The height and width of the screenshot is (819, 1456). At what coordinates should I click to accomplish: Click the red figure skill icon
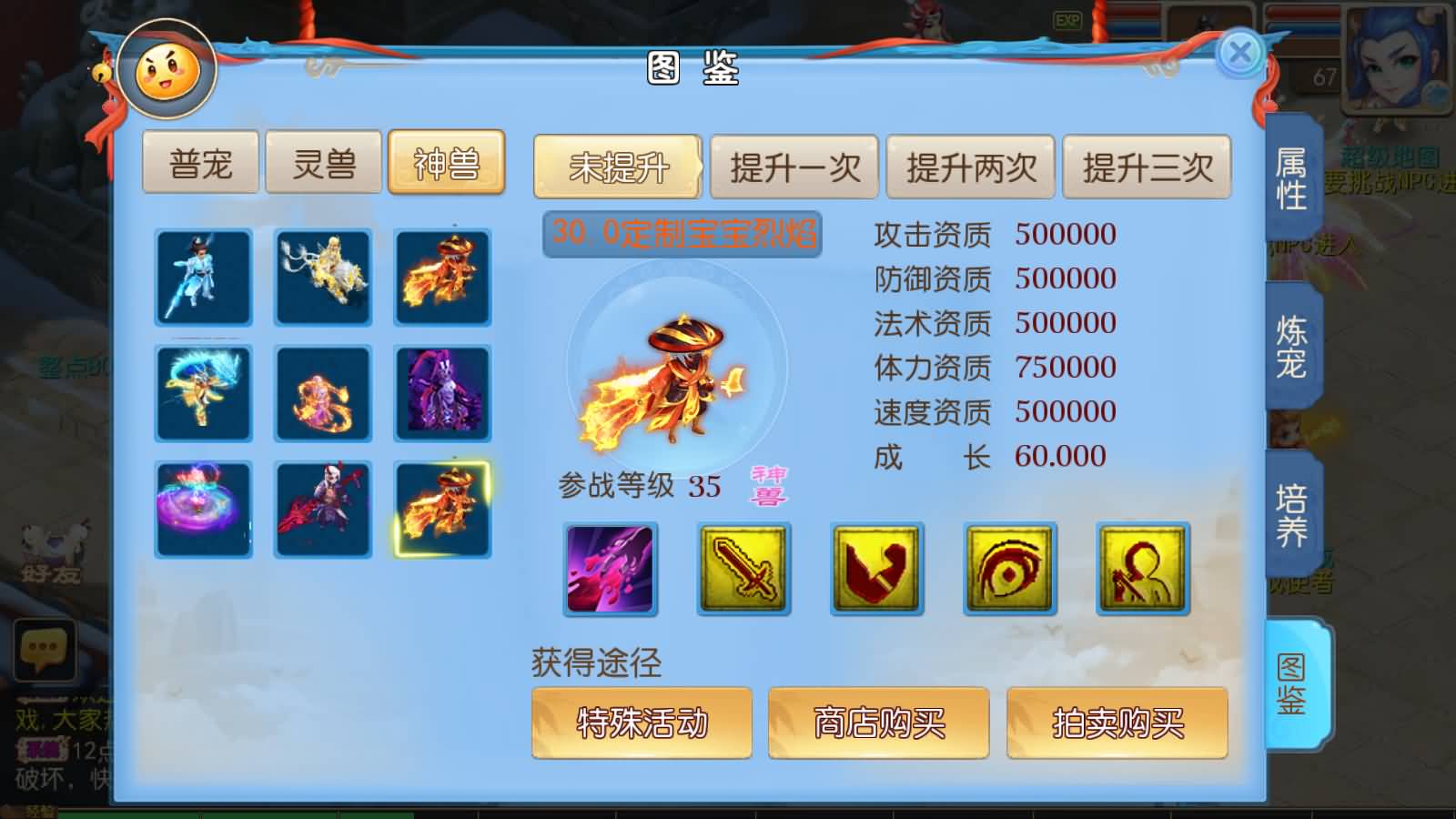1142,567
